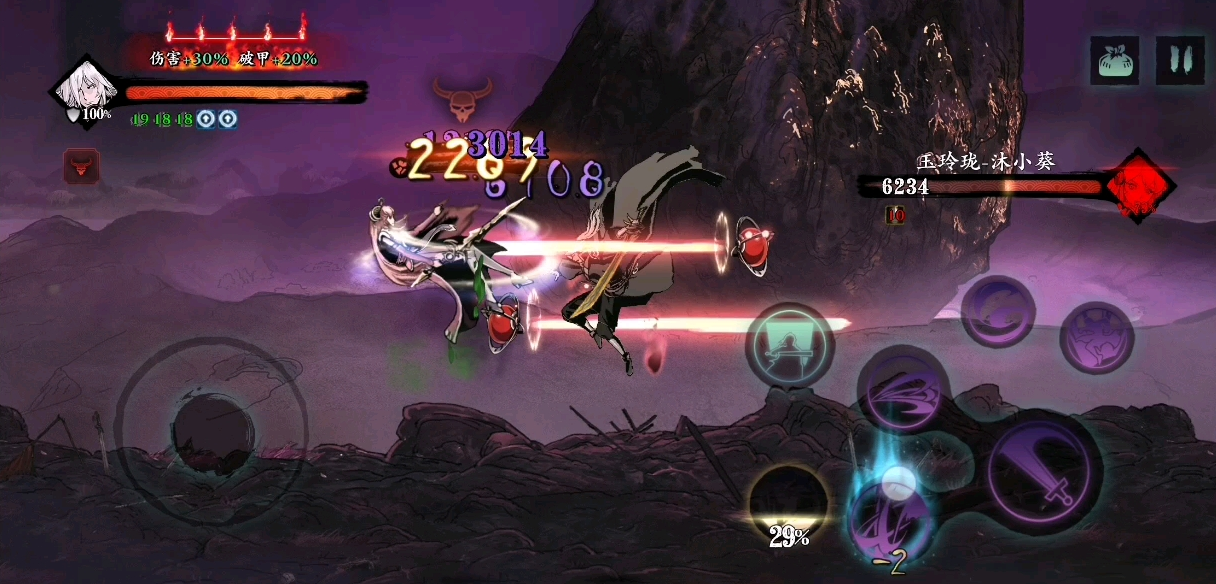The width and height of the screenshot is (1216, 584).
Task: Tap the sword basic attack button
Action: tap(1043, 472)
